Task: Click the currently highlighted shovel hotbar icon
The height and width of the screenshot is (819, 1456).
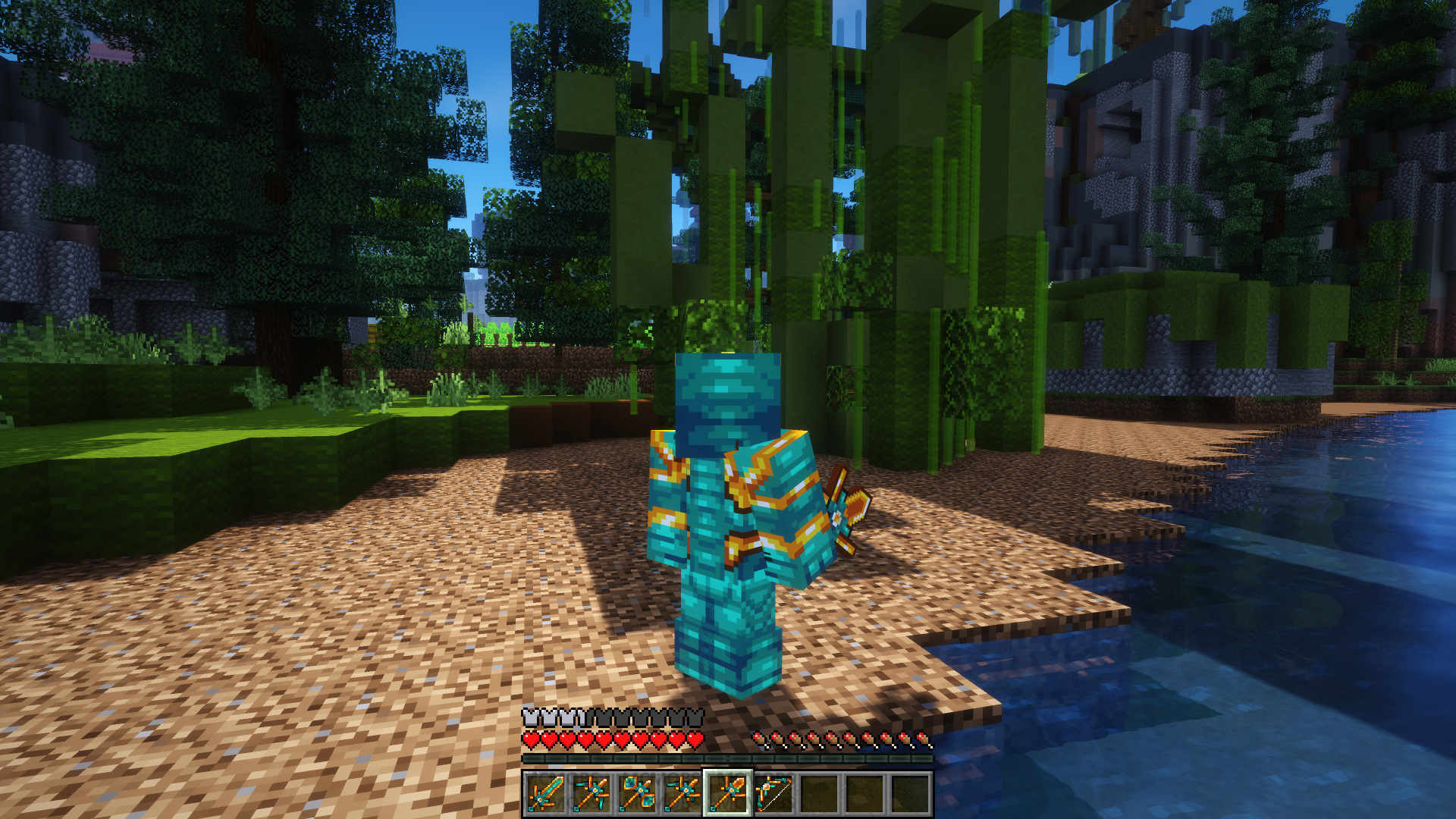Action: [x=729, y=793]
